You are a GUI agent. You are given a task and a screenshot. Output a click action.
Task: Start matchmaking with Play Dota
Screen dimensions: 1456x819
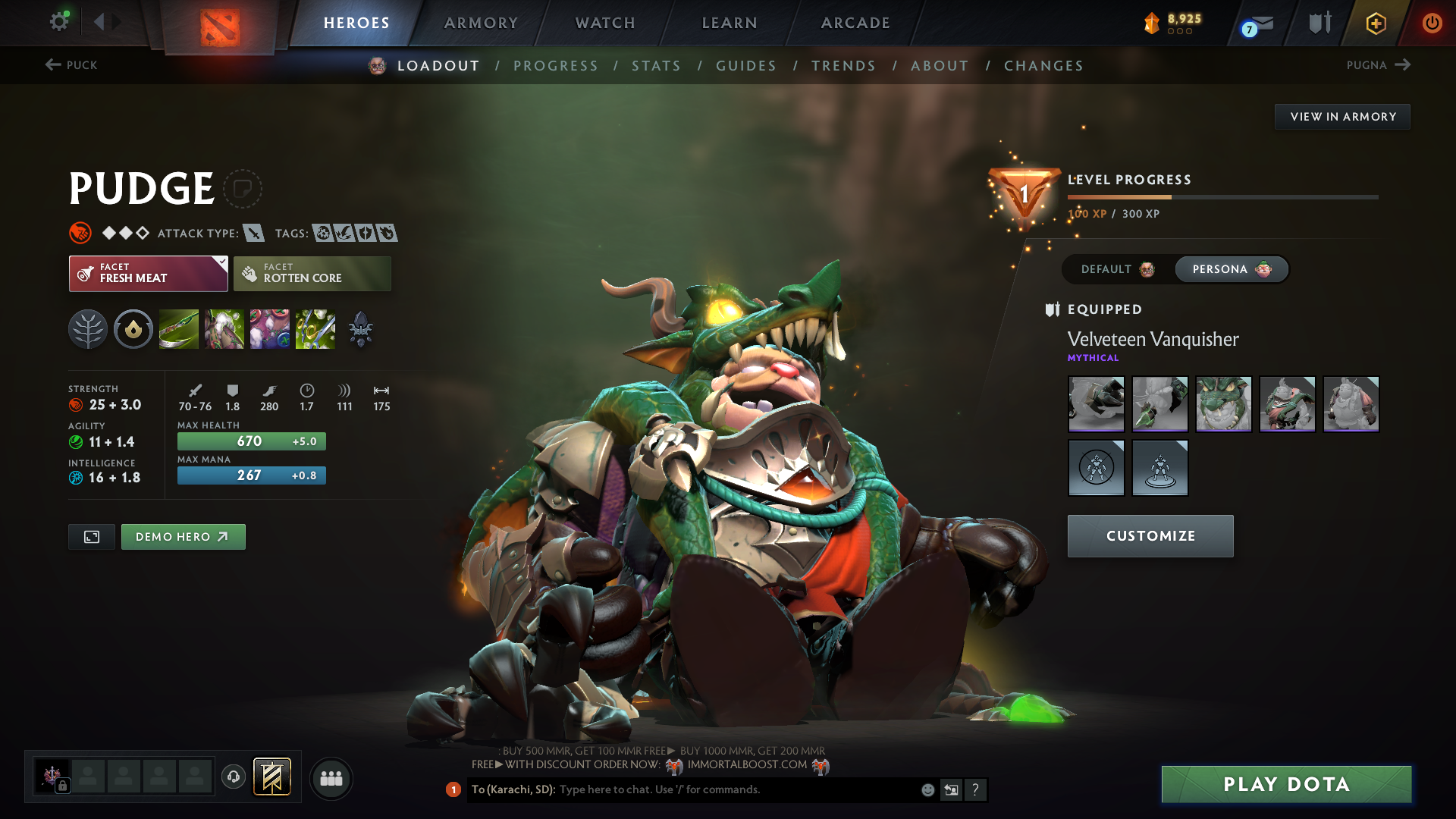(x=1286, y=784)
